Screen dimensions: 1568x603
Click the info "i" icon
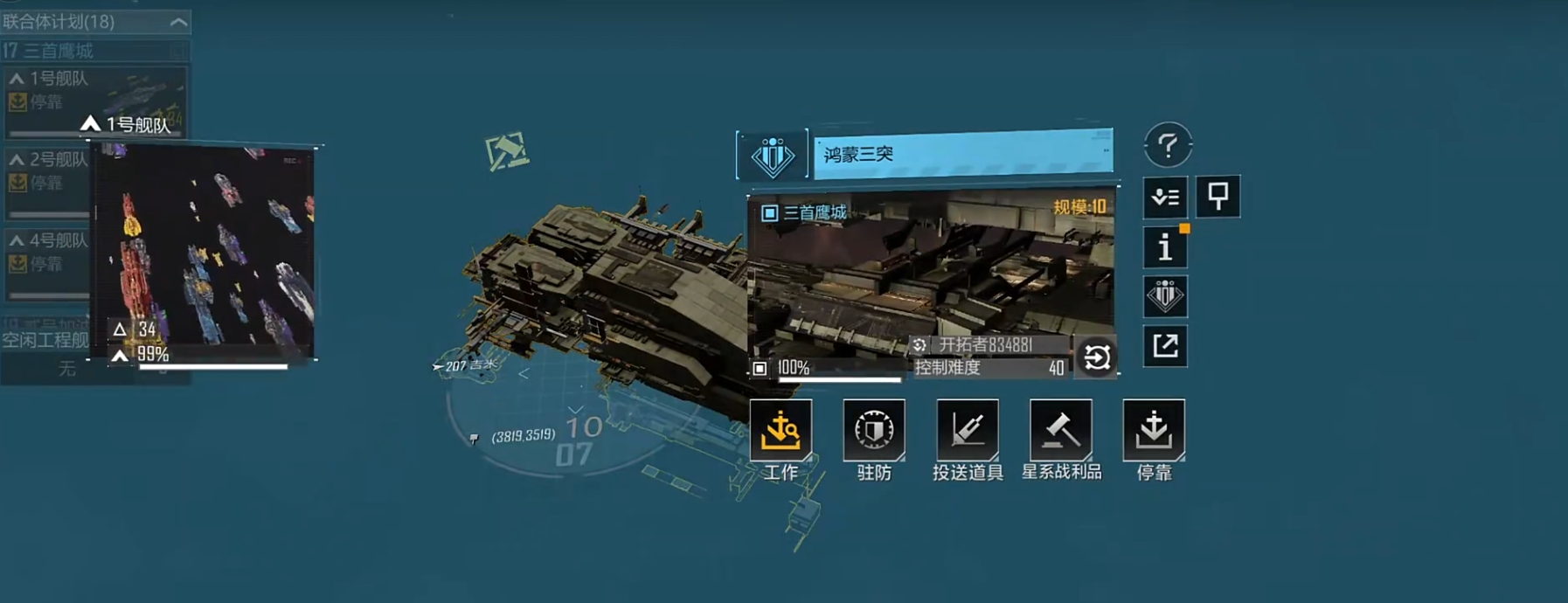click(1165, 247)
